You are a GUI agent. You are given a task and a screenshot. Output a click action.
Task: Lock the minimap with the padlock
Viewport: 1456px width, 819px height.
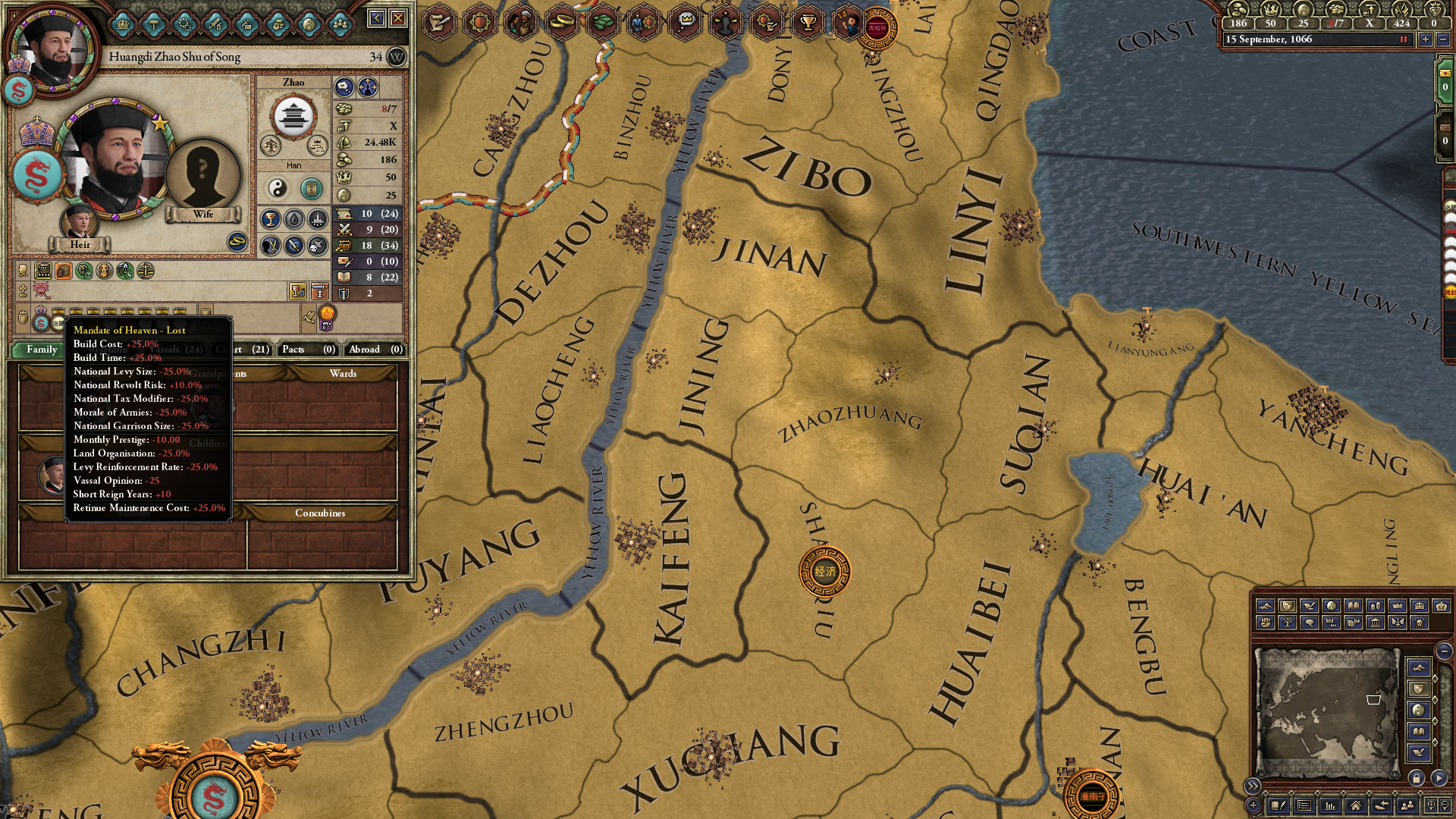1417,778
